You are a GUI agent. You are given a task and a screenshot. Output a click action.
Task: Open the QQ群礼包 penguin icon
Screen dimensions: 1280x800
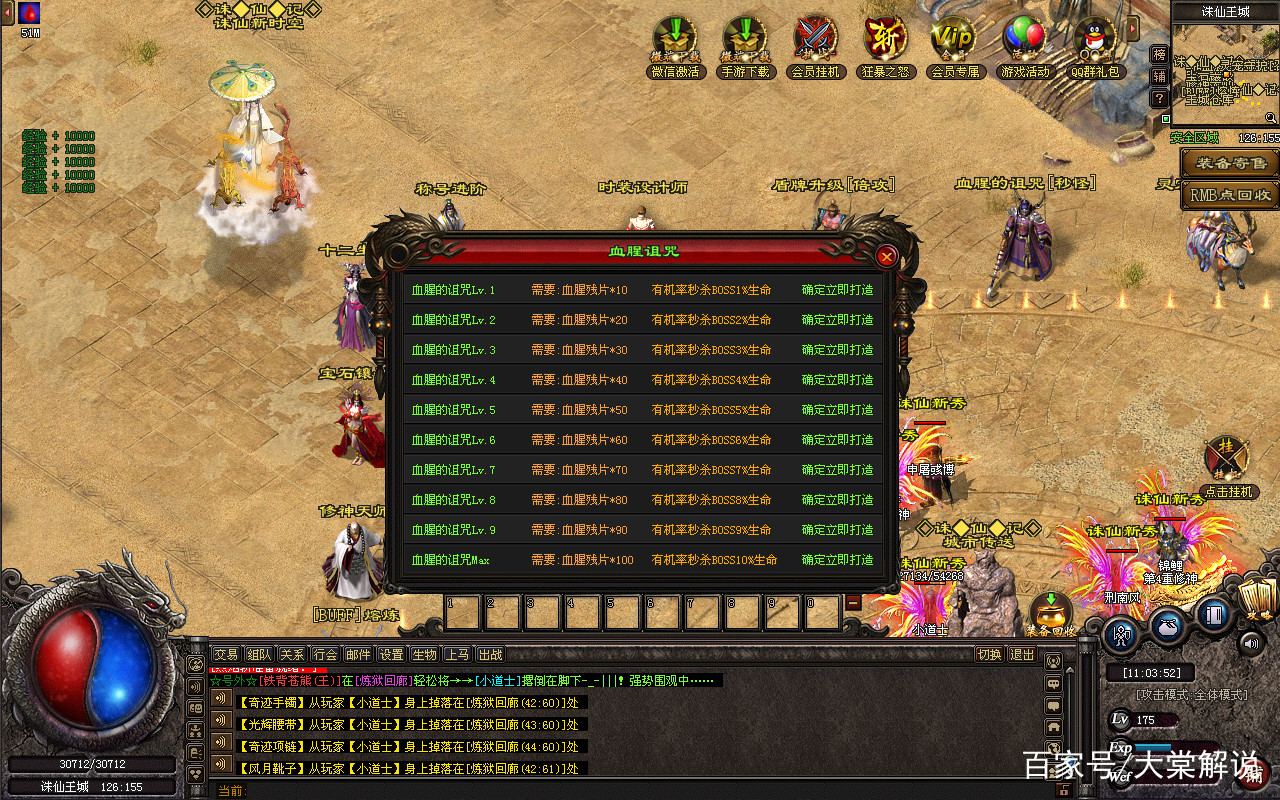click(1095, 40)
